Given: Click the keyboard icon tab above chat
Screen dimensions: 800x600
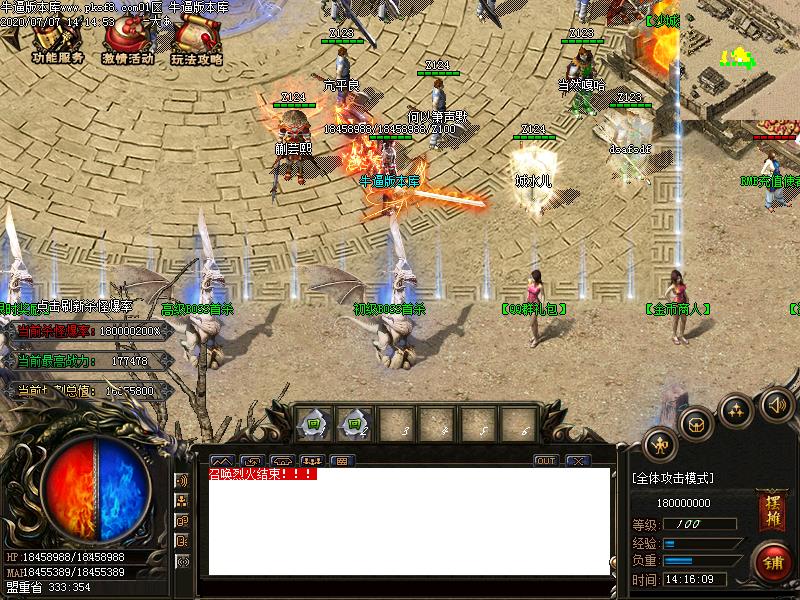Looking at the screenshot, I should click(342, 461).
